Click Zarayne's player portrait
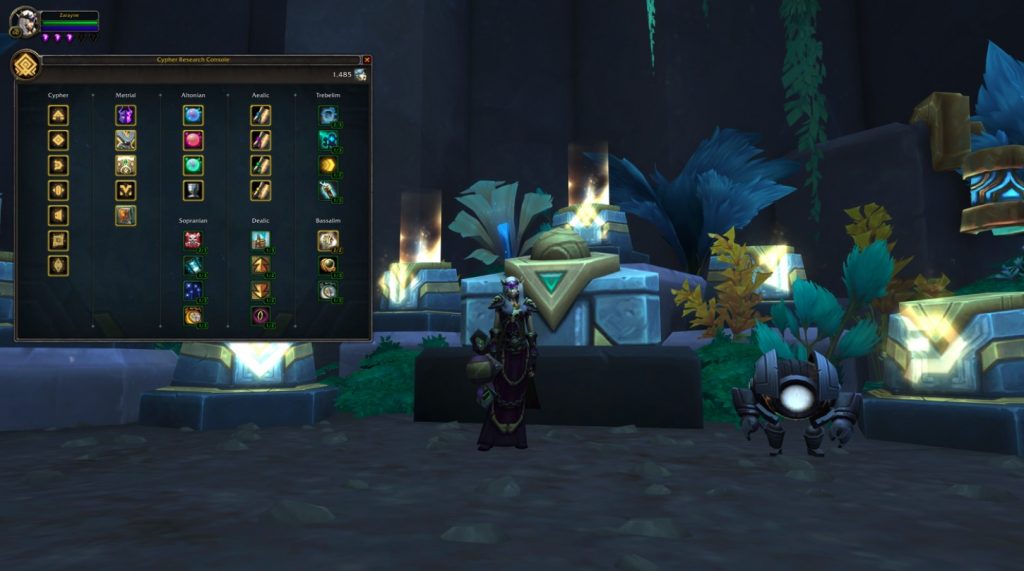The width and height of the screenshot is (1024, 571). [x=25, y=21]
